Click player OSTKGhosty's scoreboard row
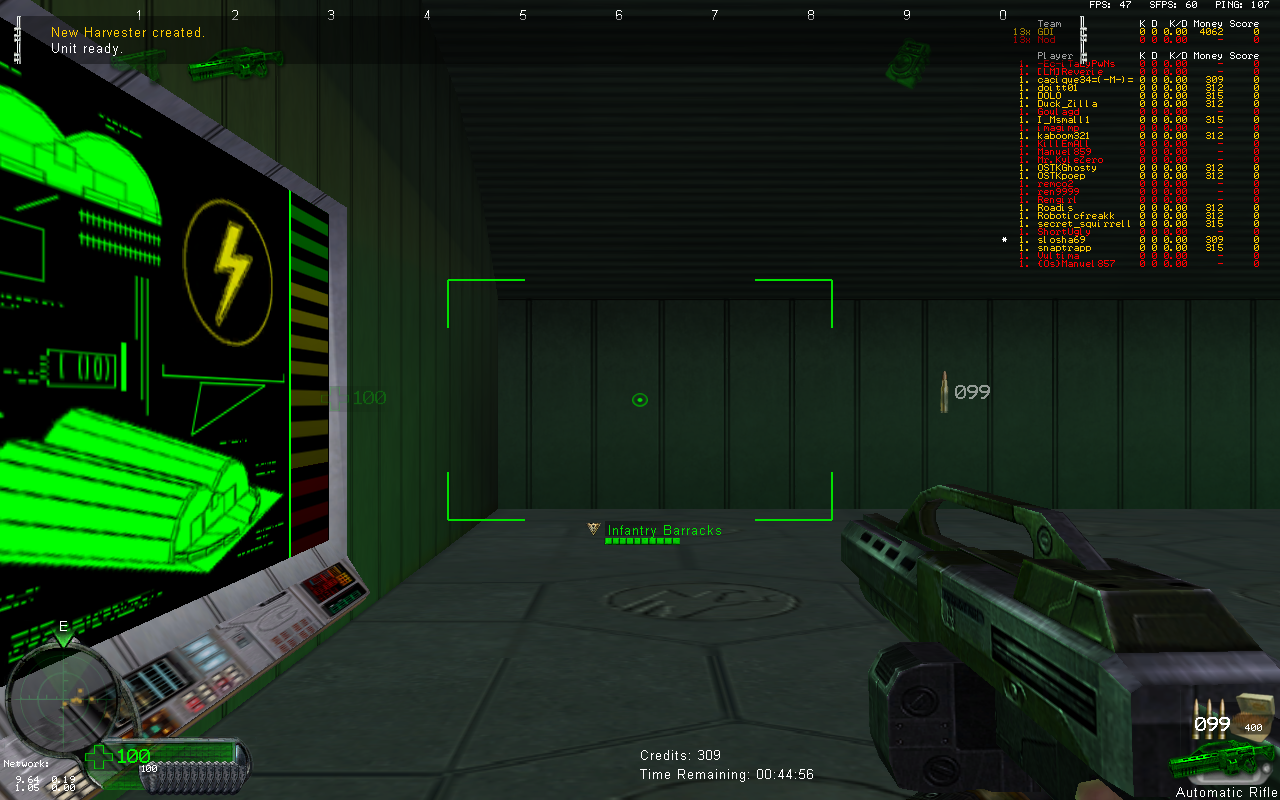1280x800 pixels. [1067, 168]
